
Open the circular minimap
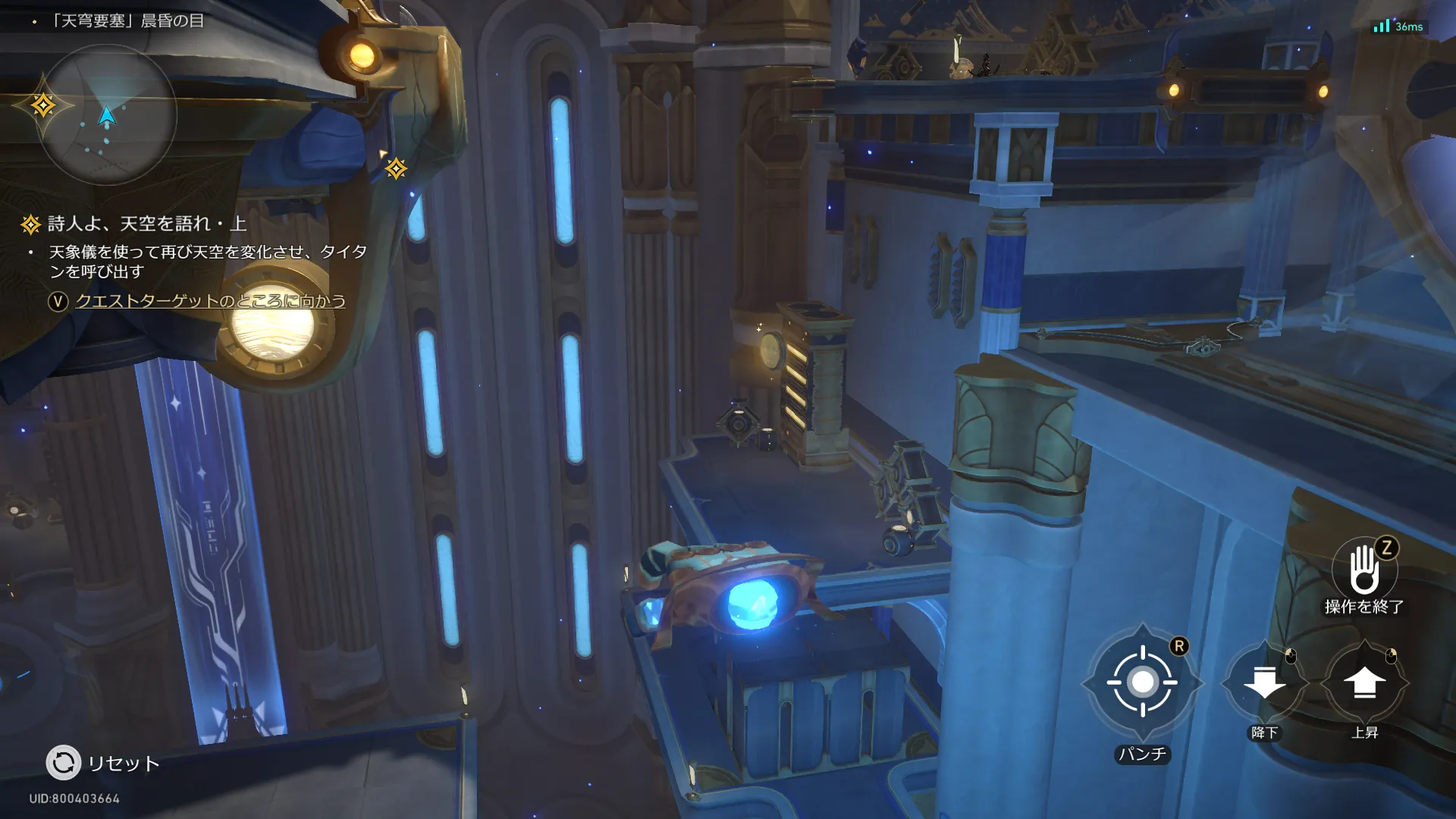pyautogui.click(x=107, y=115)
